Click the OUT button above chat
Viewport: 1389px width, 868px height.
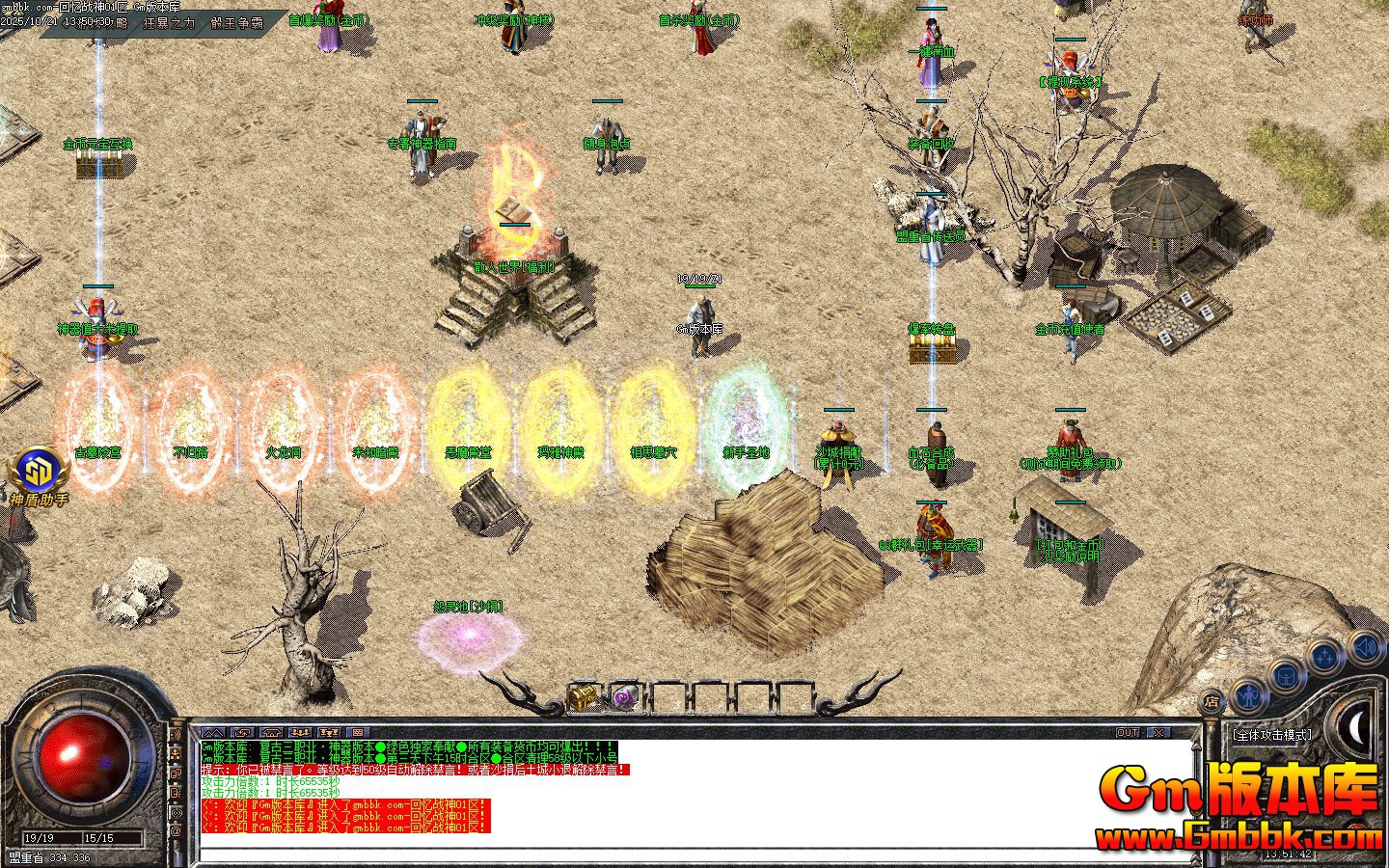(x=1128, y=733)
